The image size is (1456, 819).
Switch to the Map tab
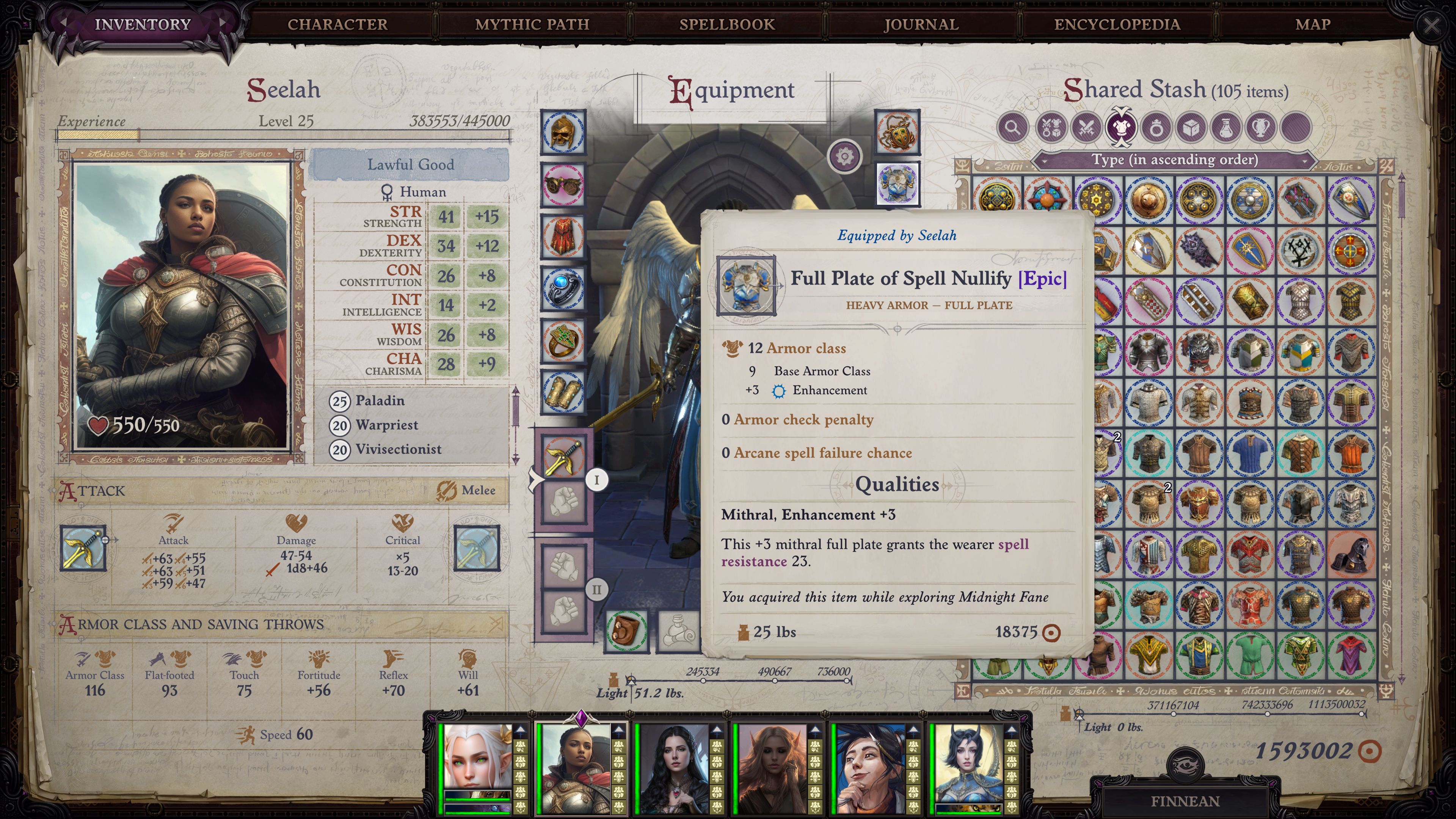click(x=1312, y=24)
